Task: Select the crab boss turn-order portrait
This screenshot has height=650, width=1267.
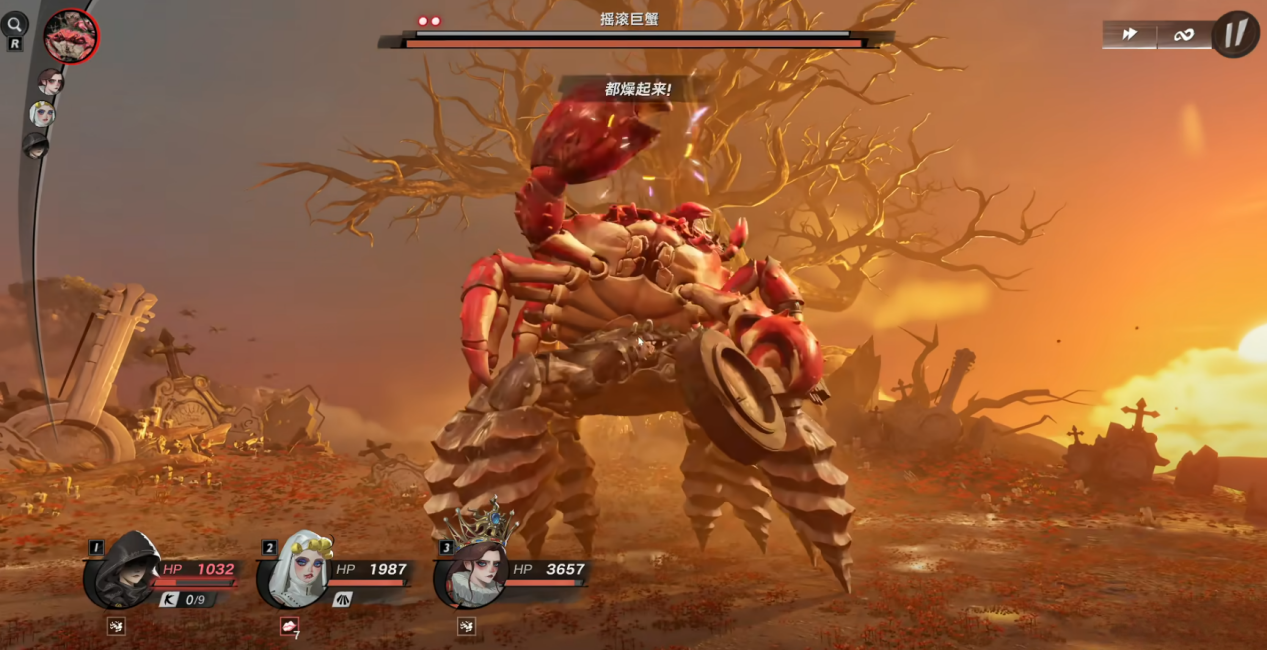Action: point(71,37)
